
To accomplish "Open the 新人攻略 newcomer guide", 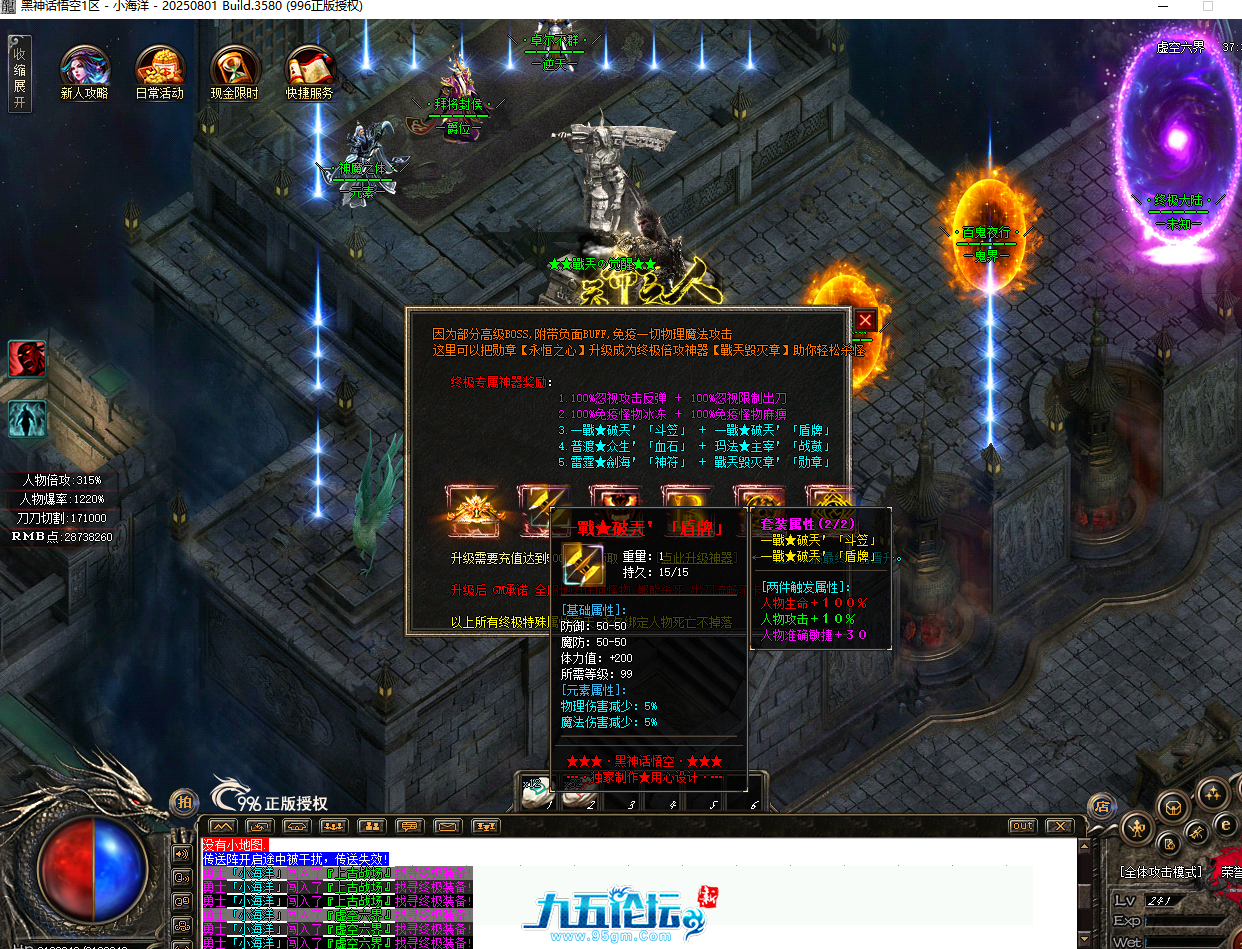I will (85, 66).
